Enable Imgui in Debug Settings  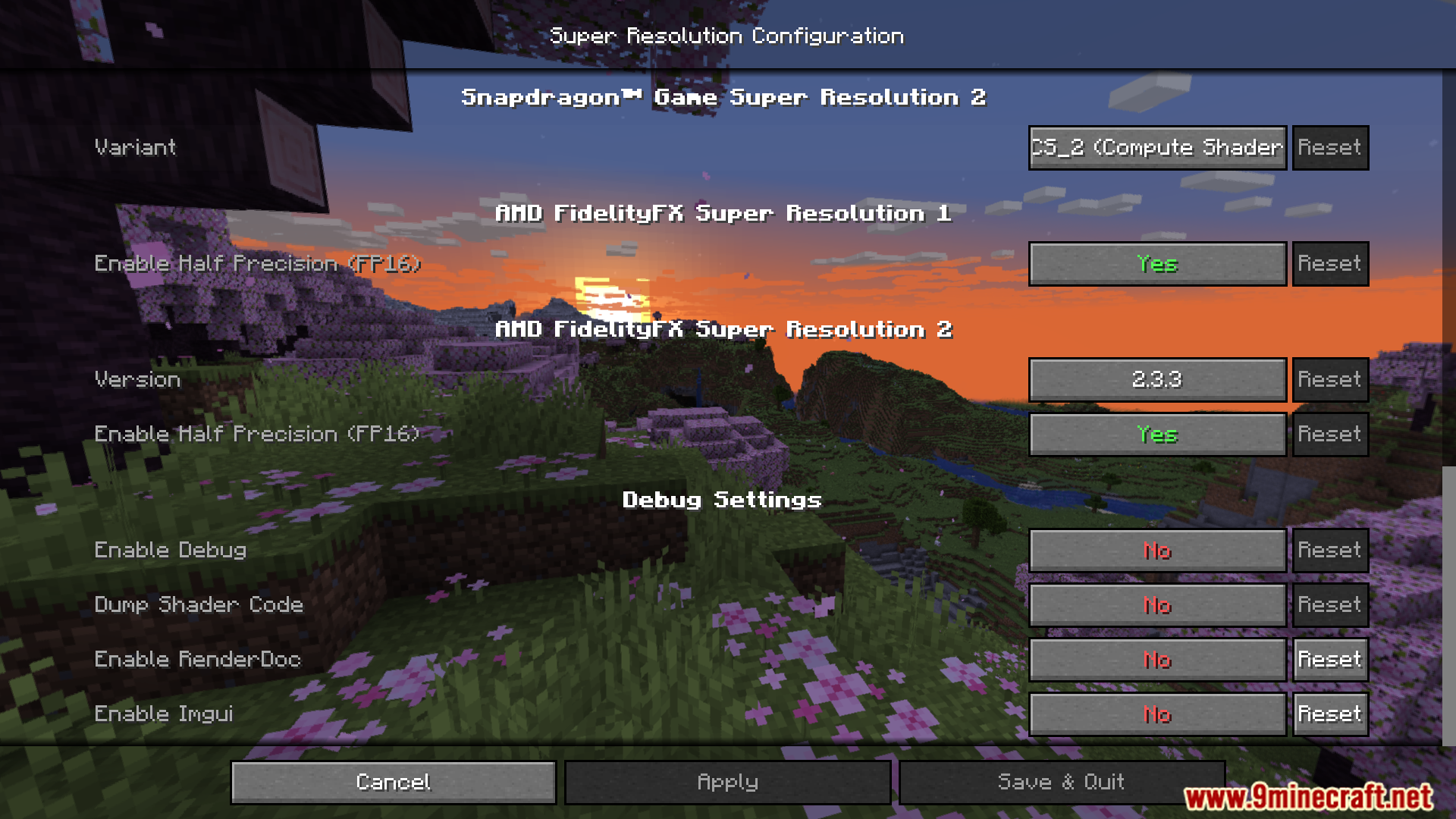1156,714
